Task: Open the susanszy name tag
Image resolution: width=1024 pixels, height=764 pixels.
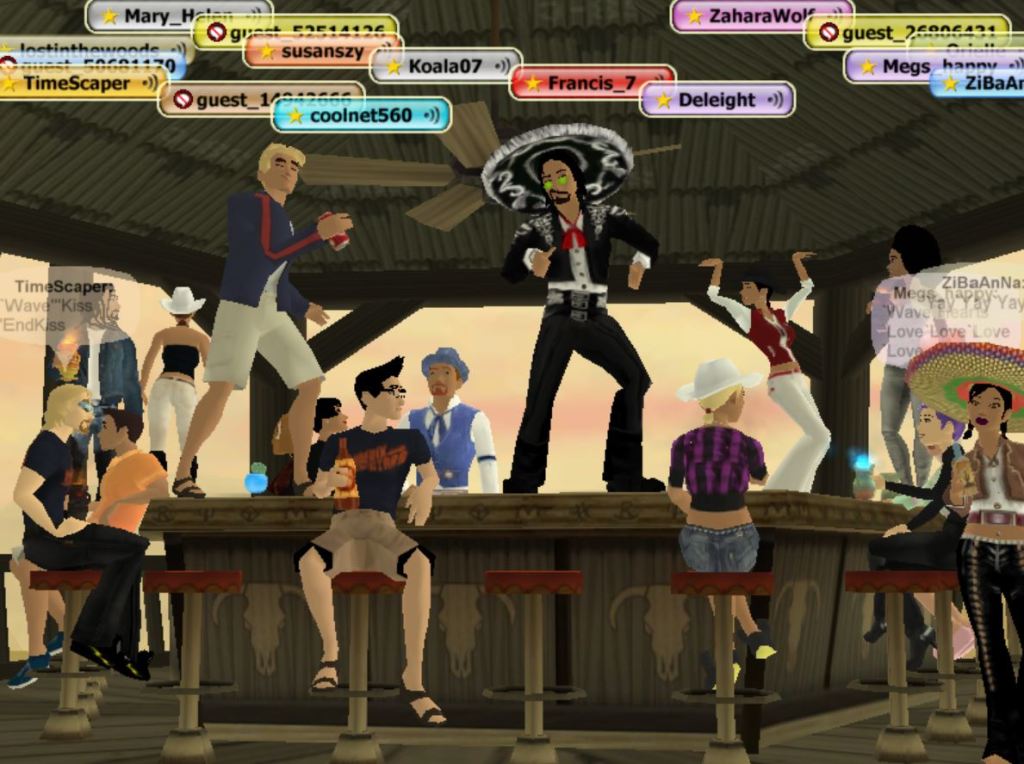Action: [322, 51]
